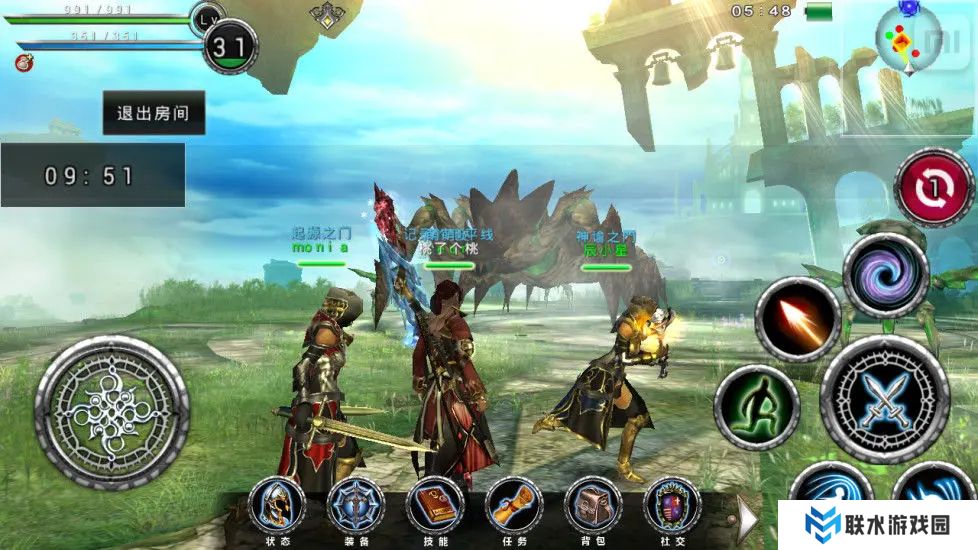This screenshot has height=550, width=978.
Task: Select the level 31 badge
Action: point(230,46)
